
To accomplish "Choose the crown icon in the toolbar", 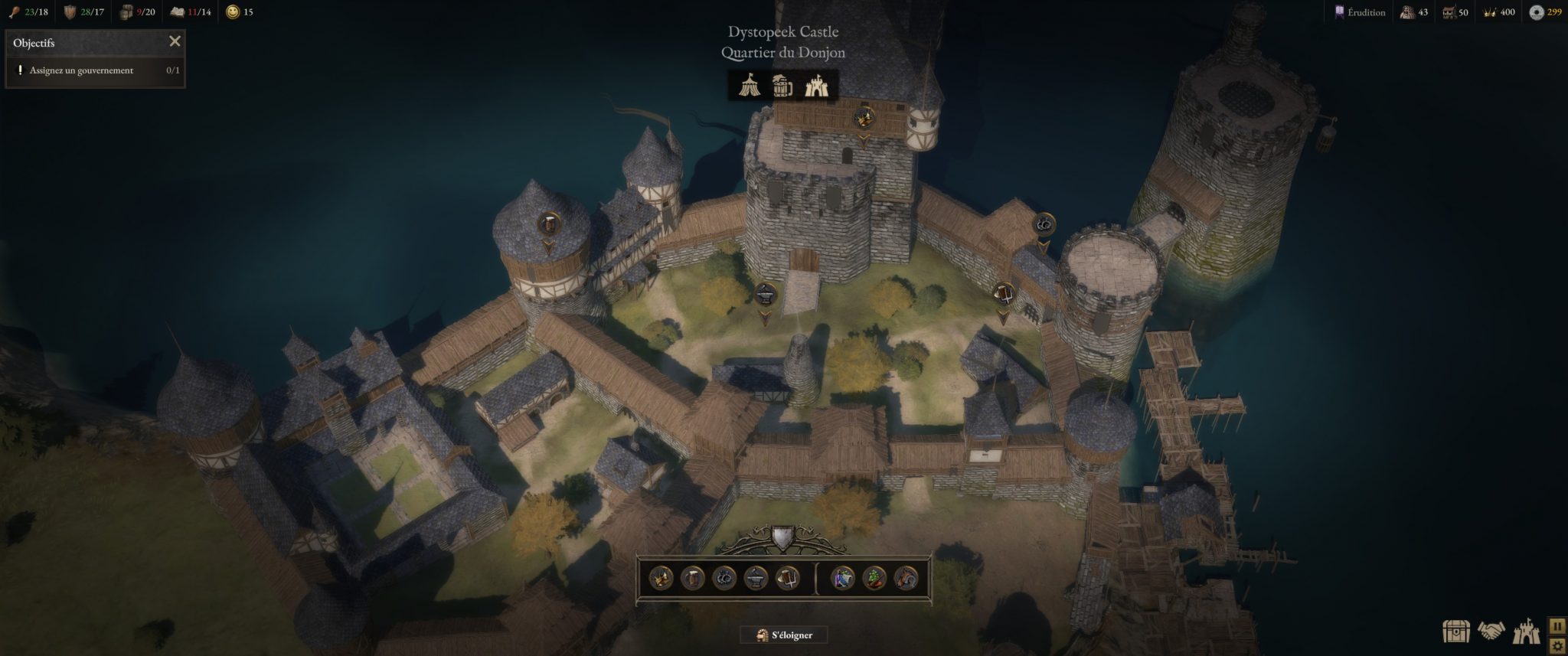I will point(661,578).
